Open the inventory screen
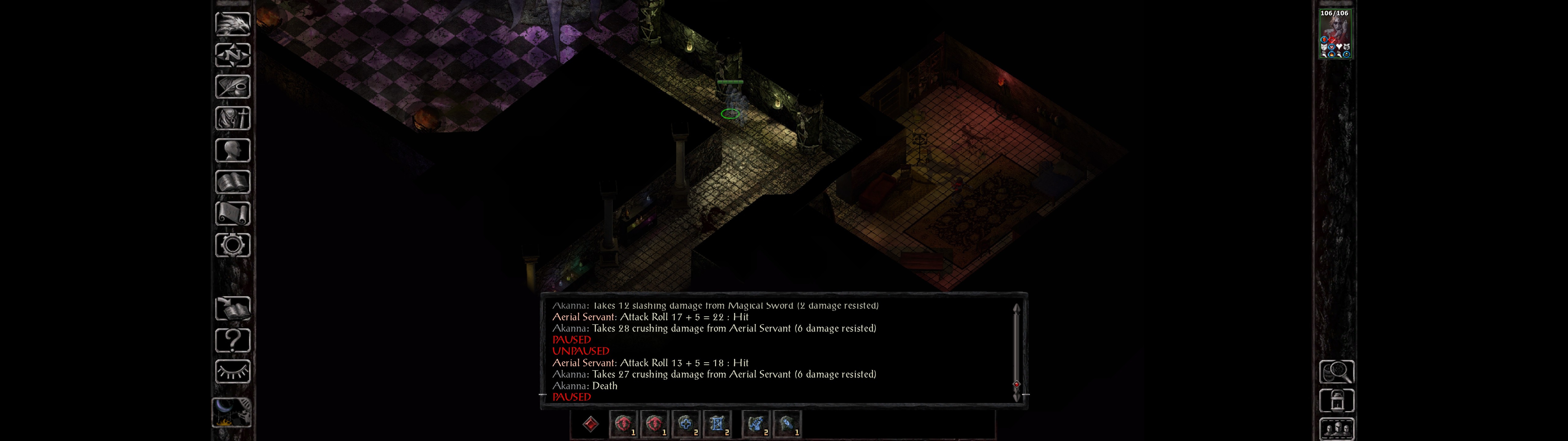 pos(232,118)
